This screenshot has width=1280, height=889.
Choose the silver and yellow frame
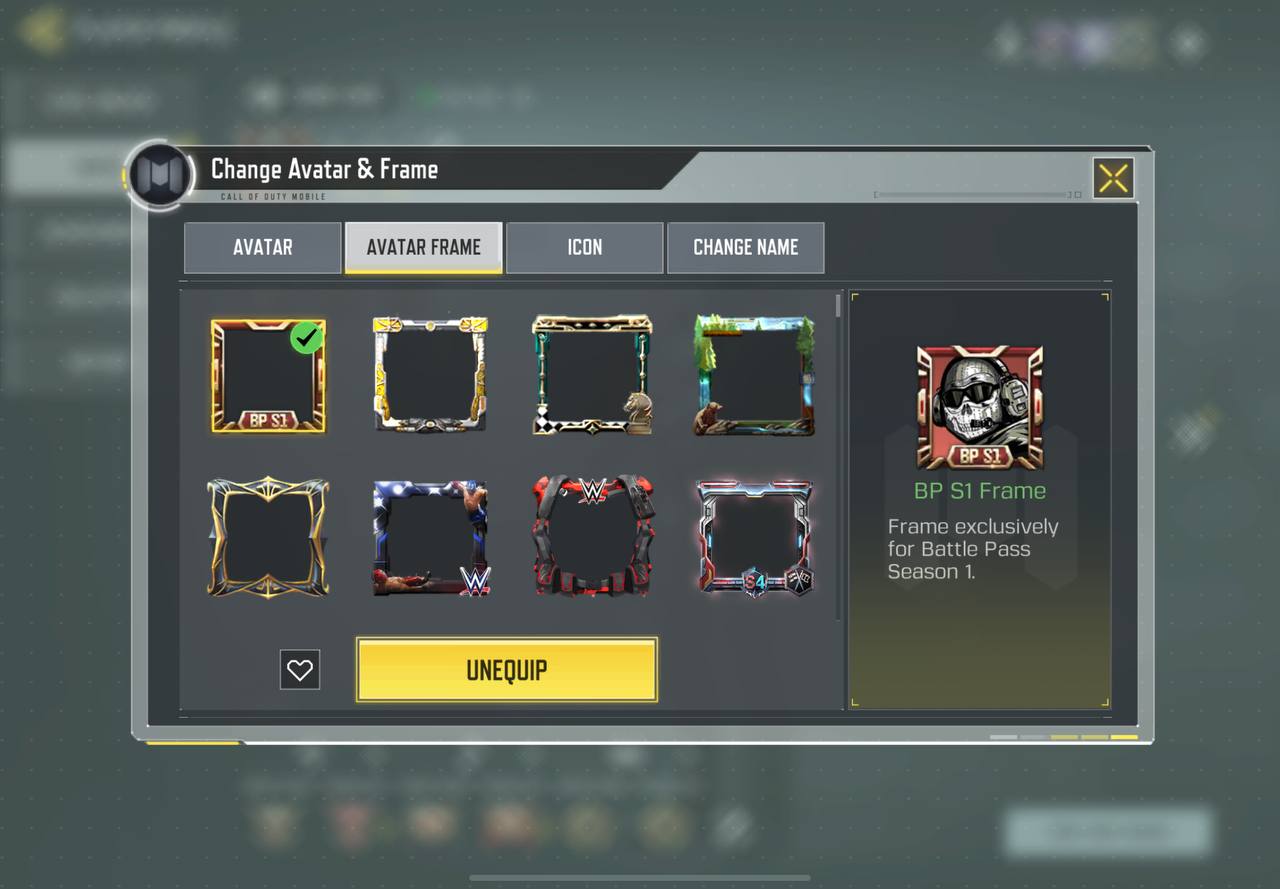[430, 376]
